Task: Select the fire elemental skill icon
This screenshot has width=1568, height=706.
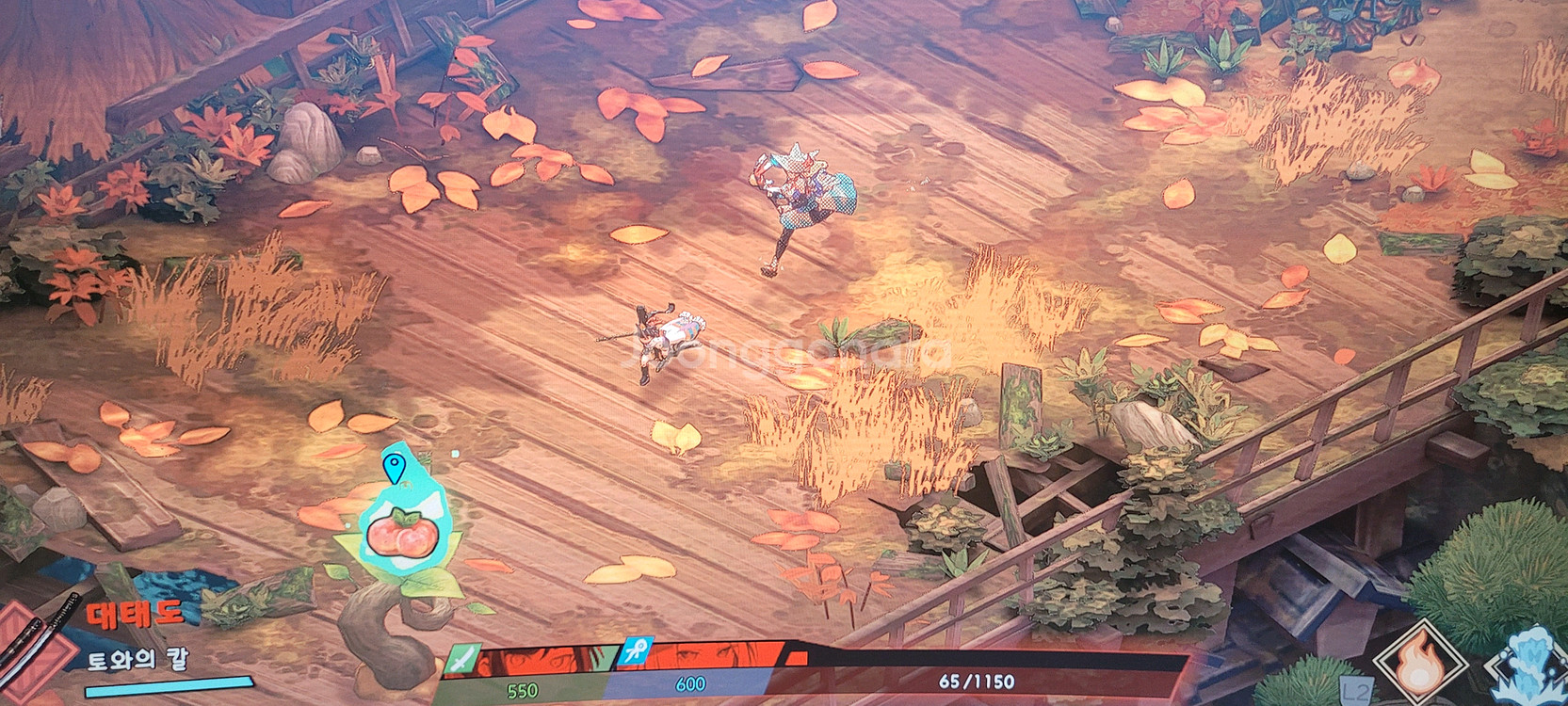Action: point(1420,662)
